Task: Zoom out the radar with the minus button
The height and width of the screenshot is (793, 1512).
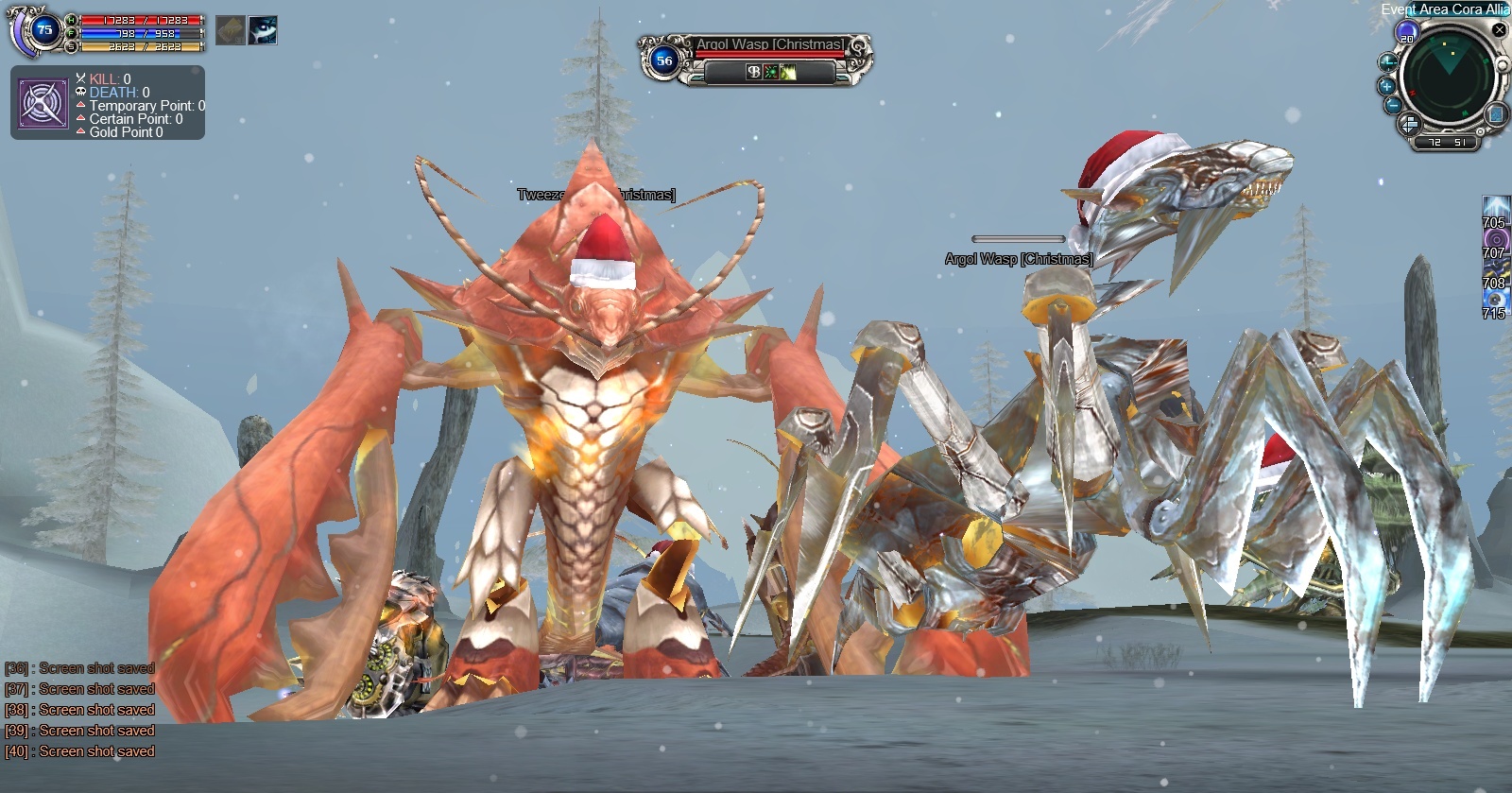Action: pyautogui.click(x=1392, y=106)
